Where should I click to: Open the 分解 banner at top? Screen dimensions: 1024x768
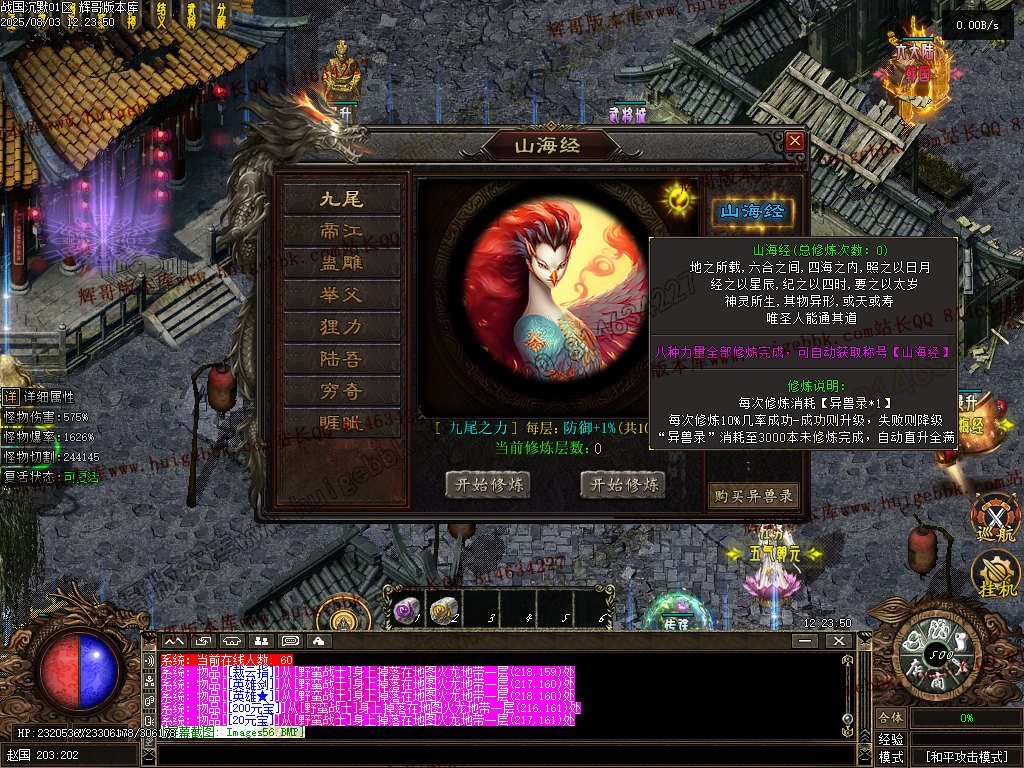coord(220,14)
